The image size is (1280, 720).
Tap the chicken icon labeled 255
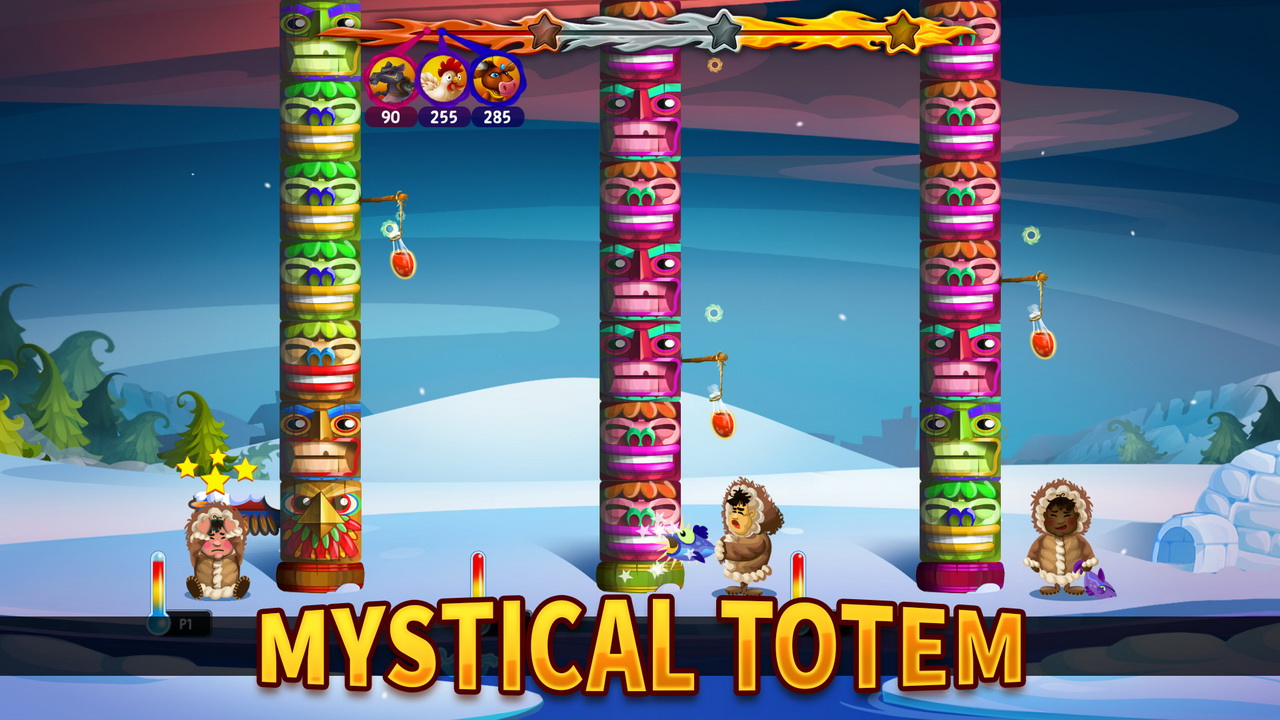pyautogui.click(x=443, y=83)
